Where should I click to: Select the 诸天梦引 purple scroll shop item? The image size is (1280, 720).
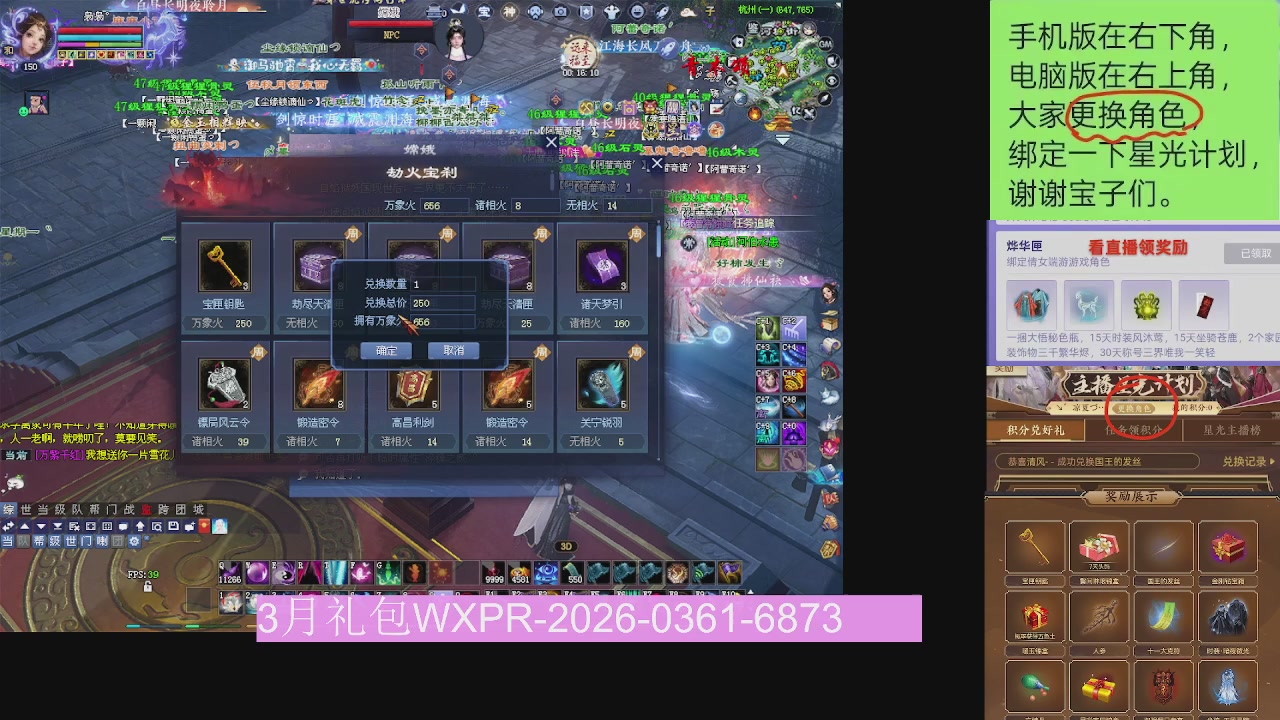tap(601, 265)
